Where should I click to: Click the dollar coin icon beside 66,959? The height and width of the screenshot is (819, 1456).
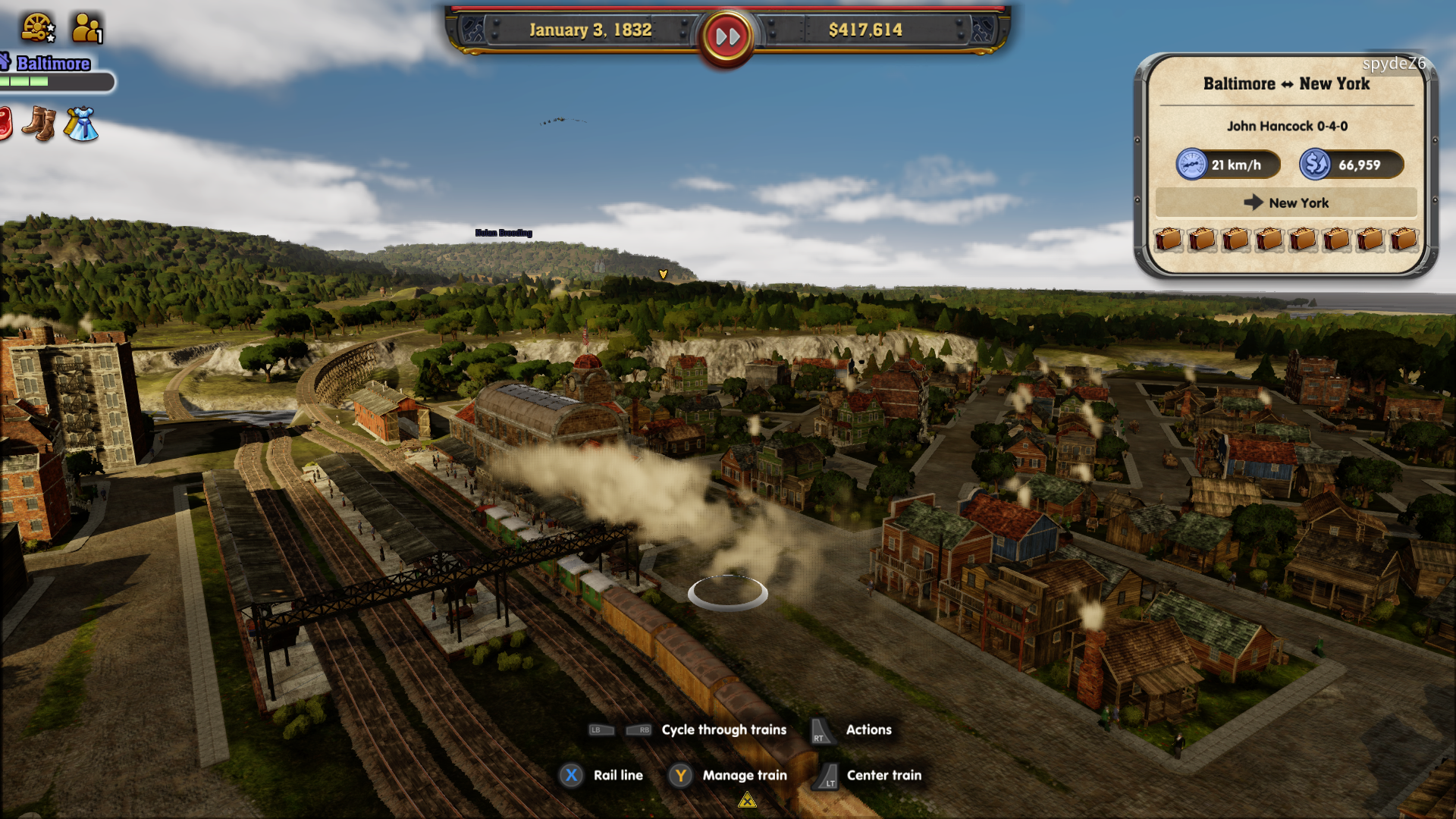pyautogui.click(x=1314, y=164)
